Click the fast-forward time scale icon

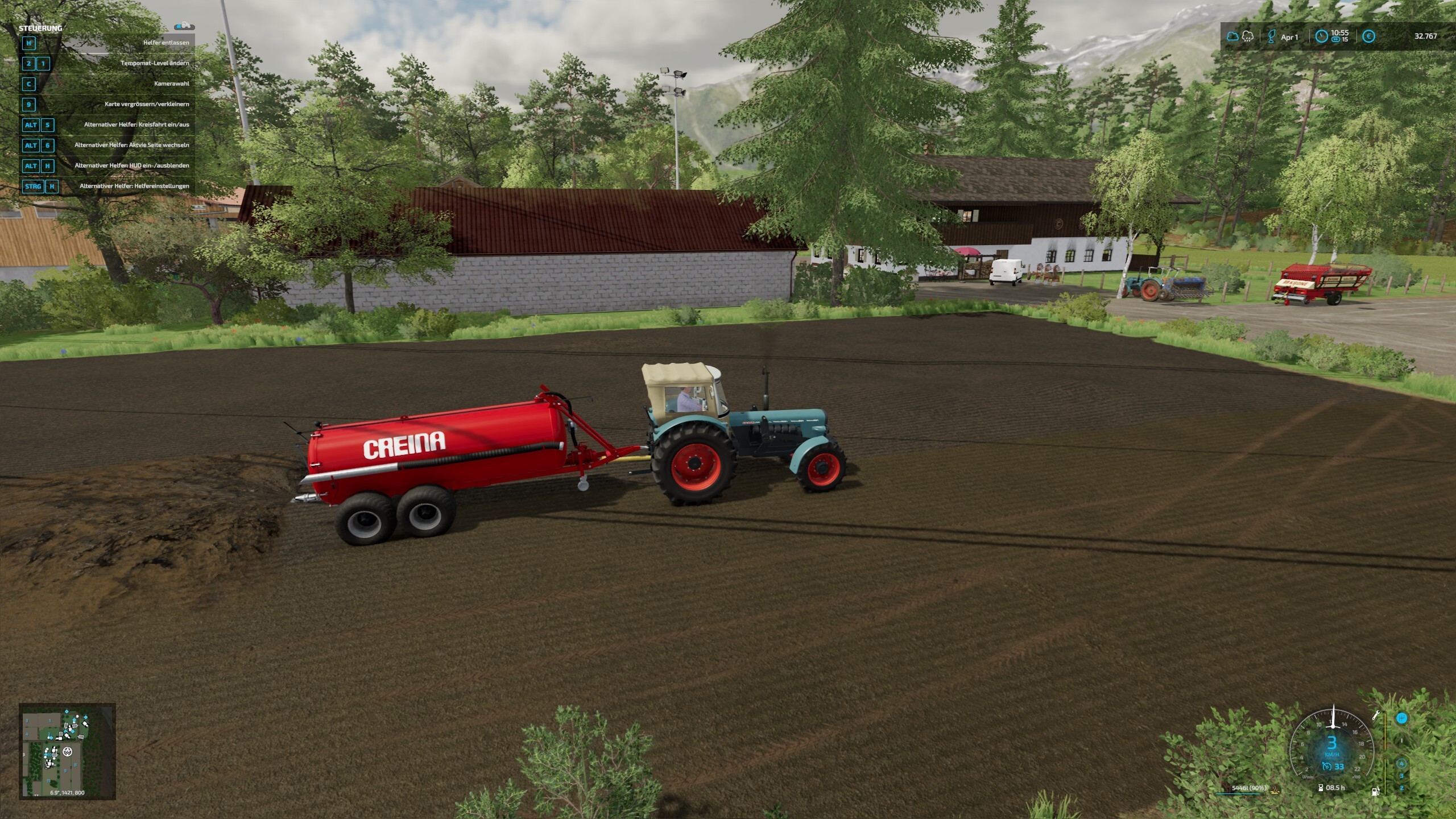pos(1335,40)
